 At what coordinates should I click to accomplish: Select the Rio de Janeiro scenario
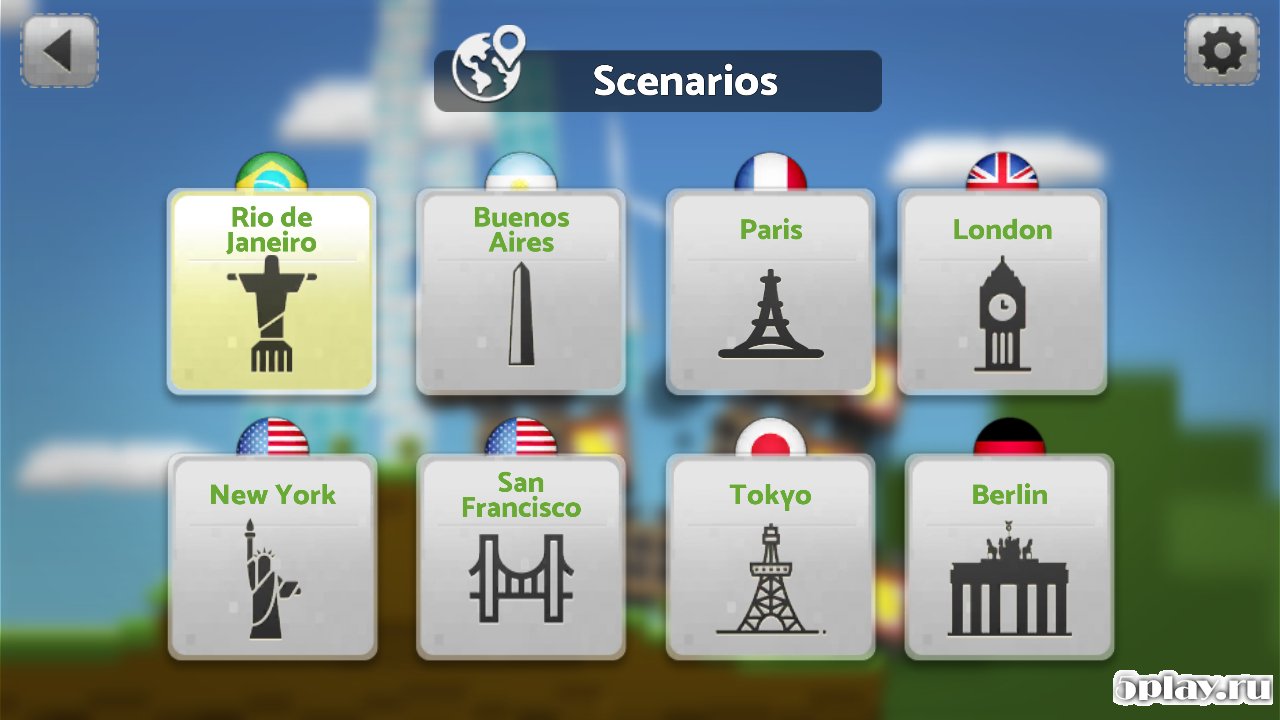click(x=272, y=292)
